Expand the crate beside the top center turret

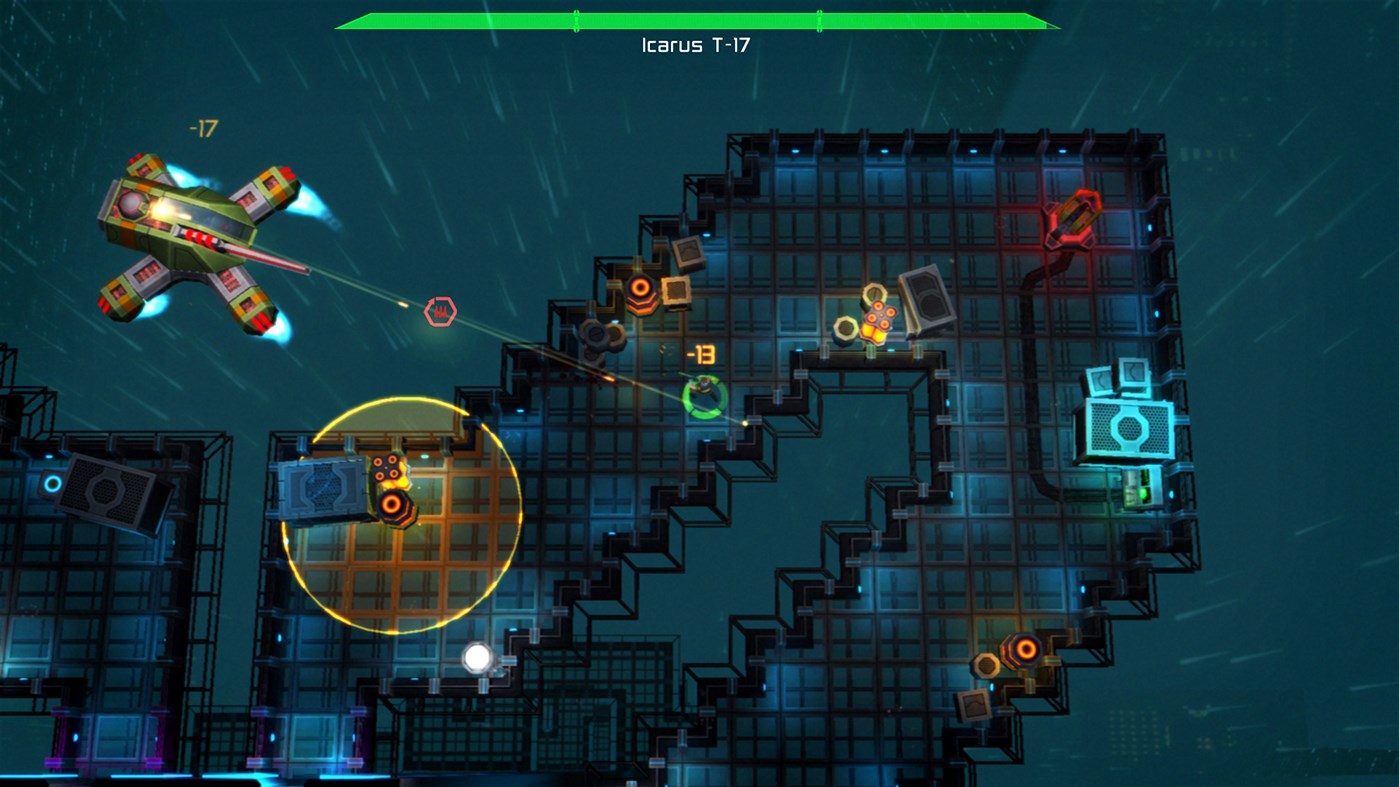point(678,293)
